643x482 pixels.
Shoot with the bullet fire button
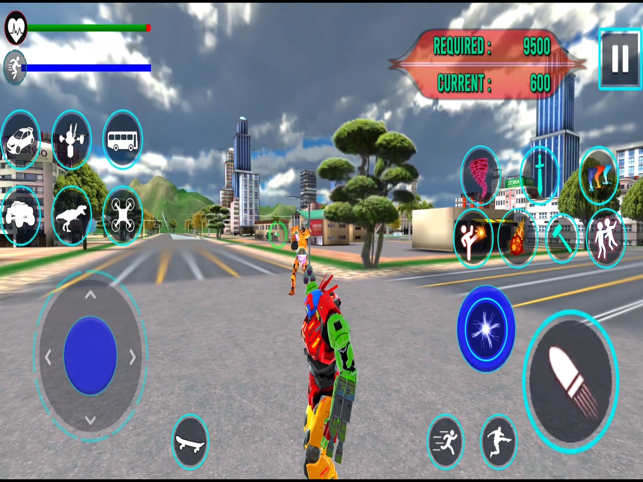click(571, 381)
